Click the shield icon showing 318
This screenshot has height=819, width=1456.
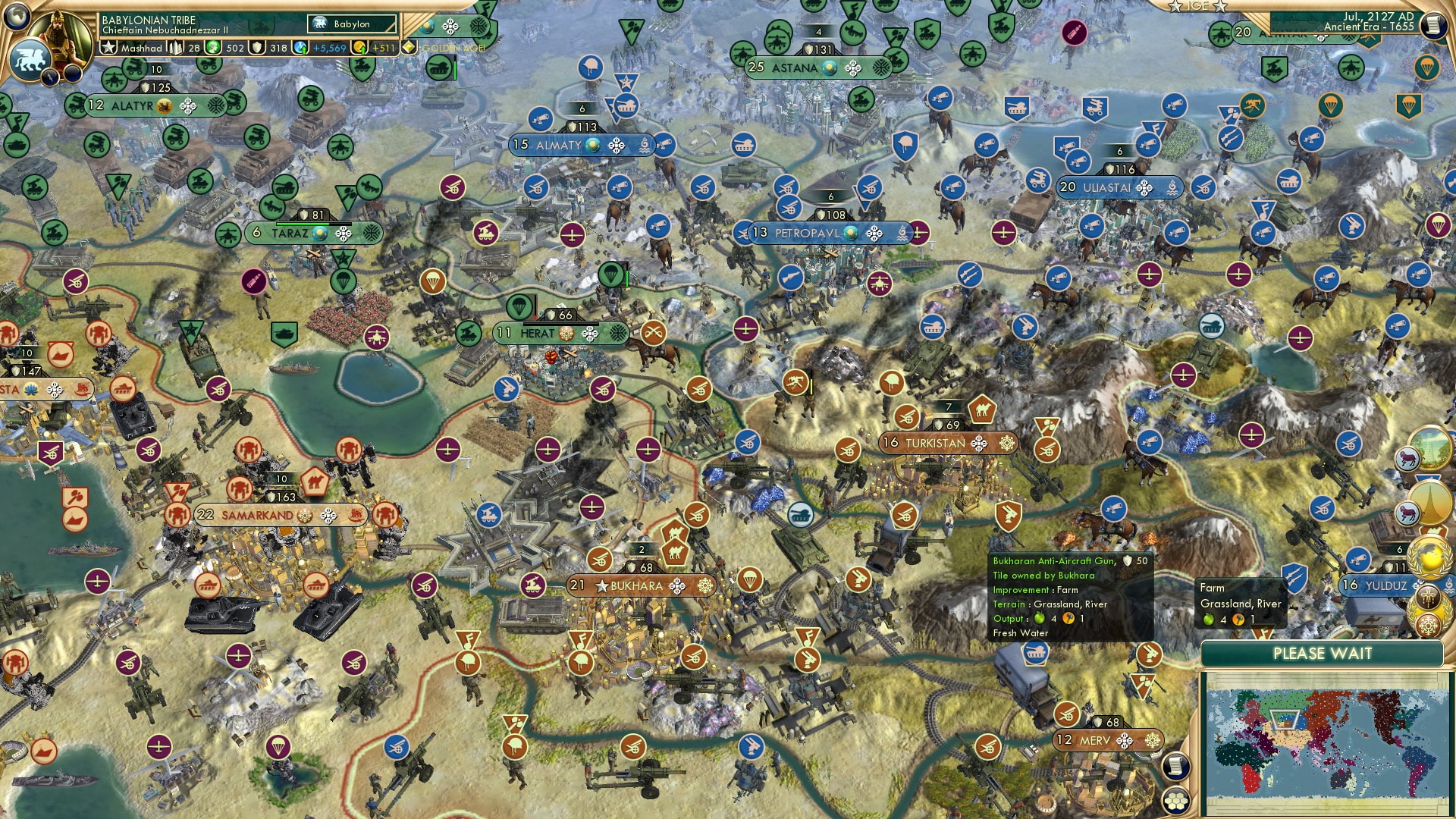pyautogui.click(x=257, y=47)
